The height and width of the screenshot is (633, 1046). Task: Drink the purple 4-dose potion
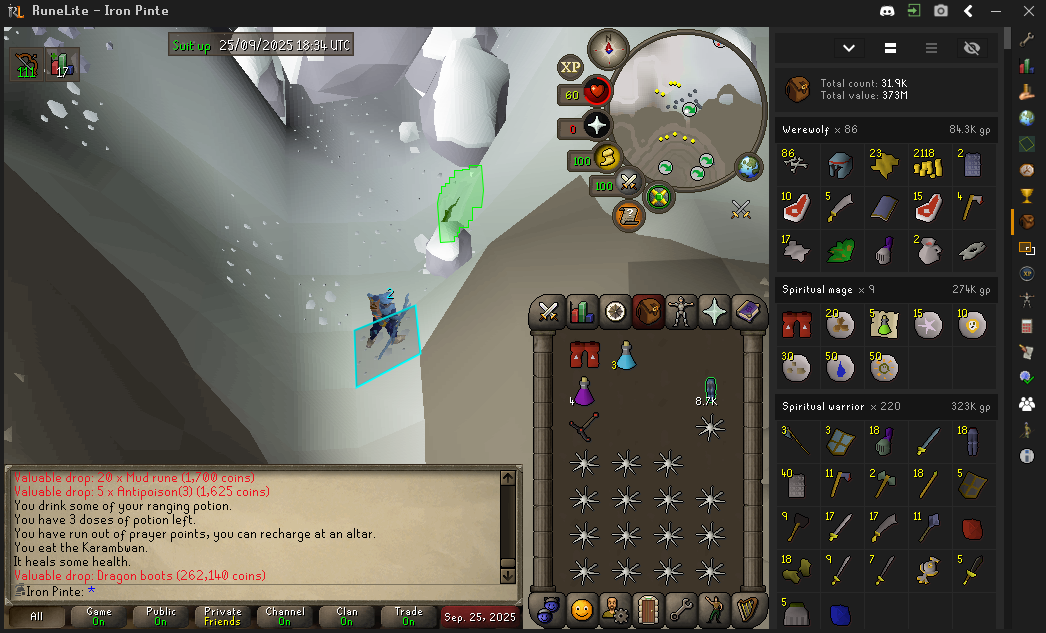point(584,391)
